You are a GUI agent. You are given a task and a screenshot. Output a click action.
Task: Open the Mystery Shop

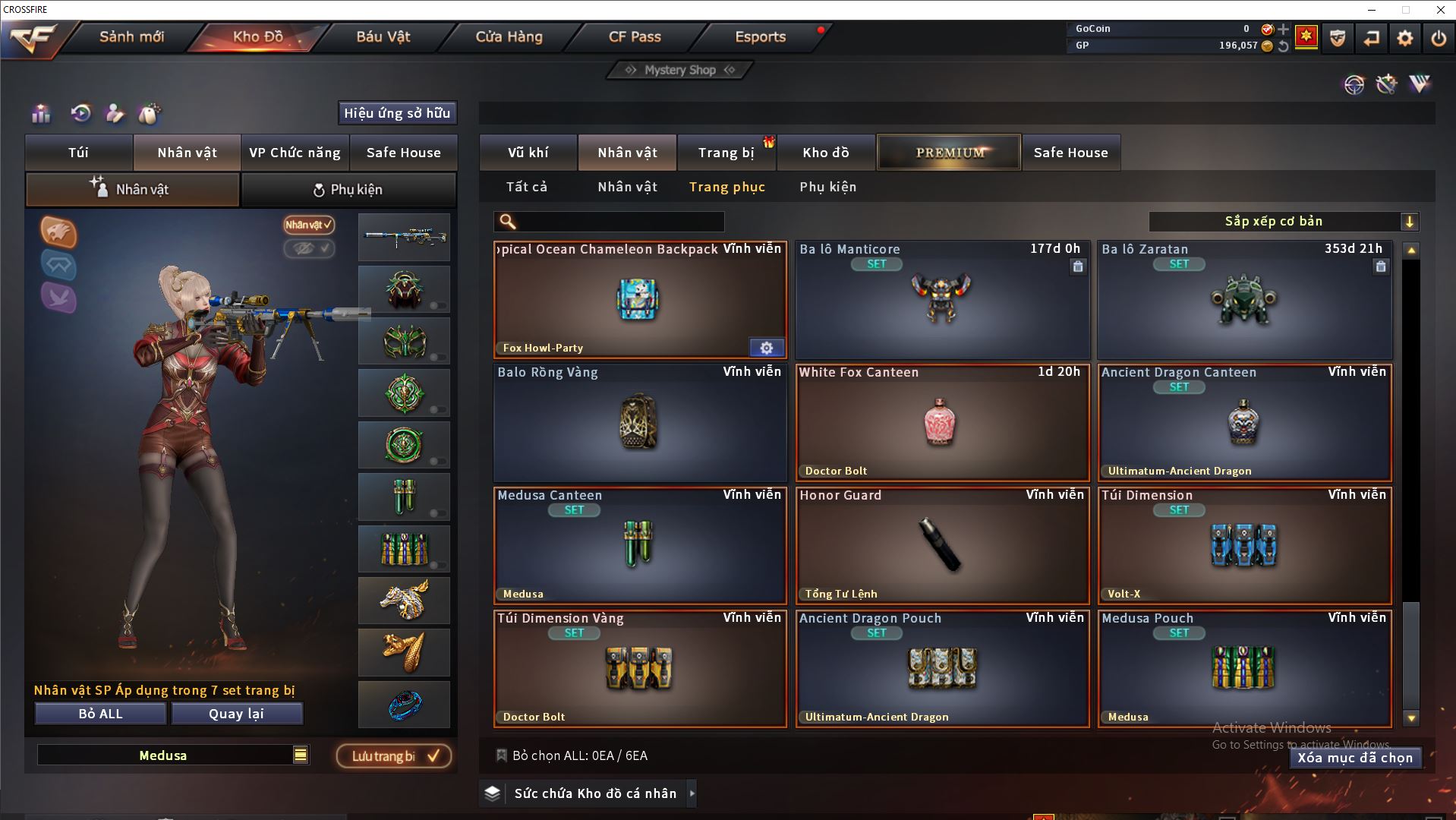tap(679, 70)
